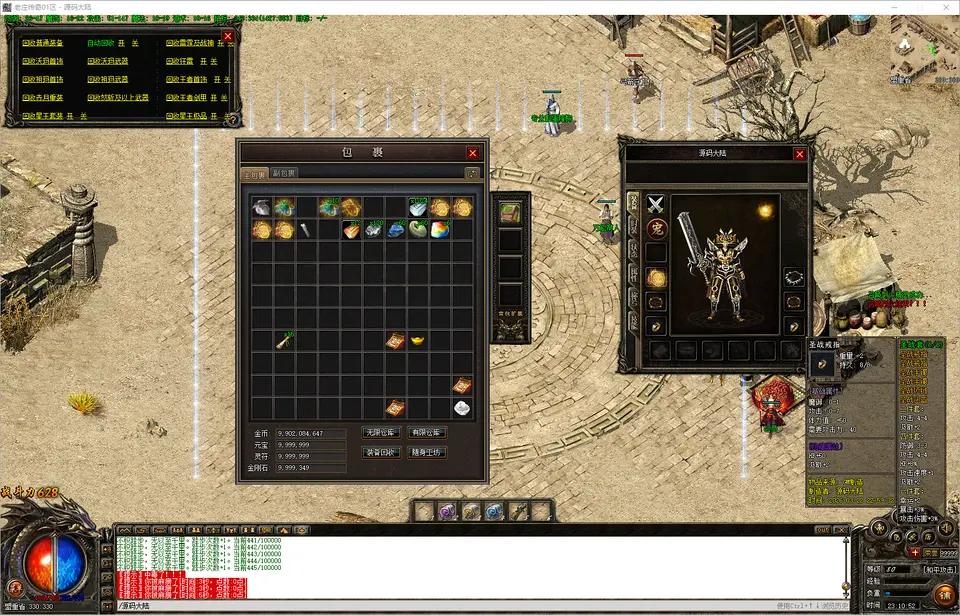Click the 回收祖玛首饰 link
The width and height of the screenshot is (960, 615).
tap(43, 80)
